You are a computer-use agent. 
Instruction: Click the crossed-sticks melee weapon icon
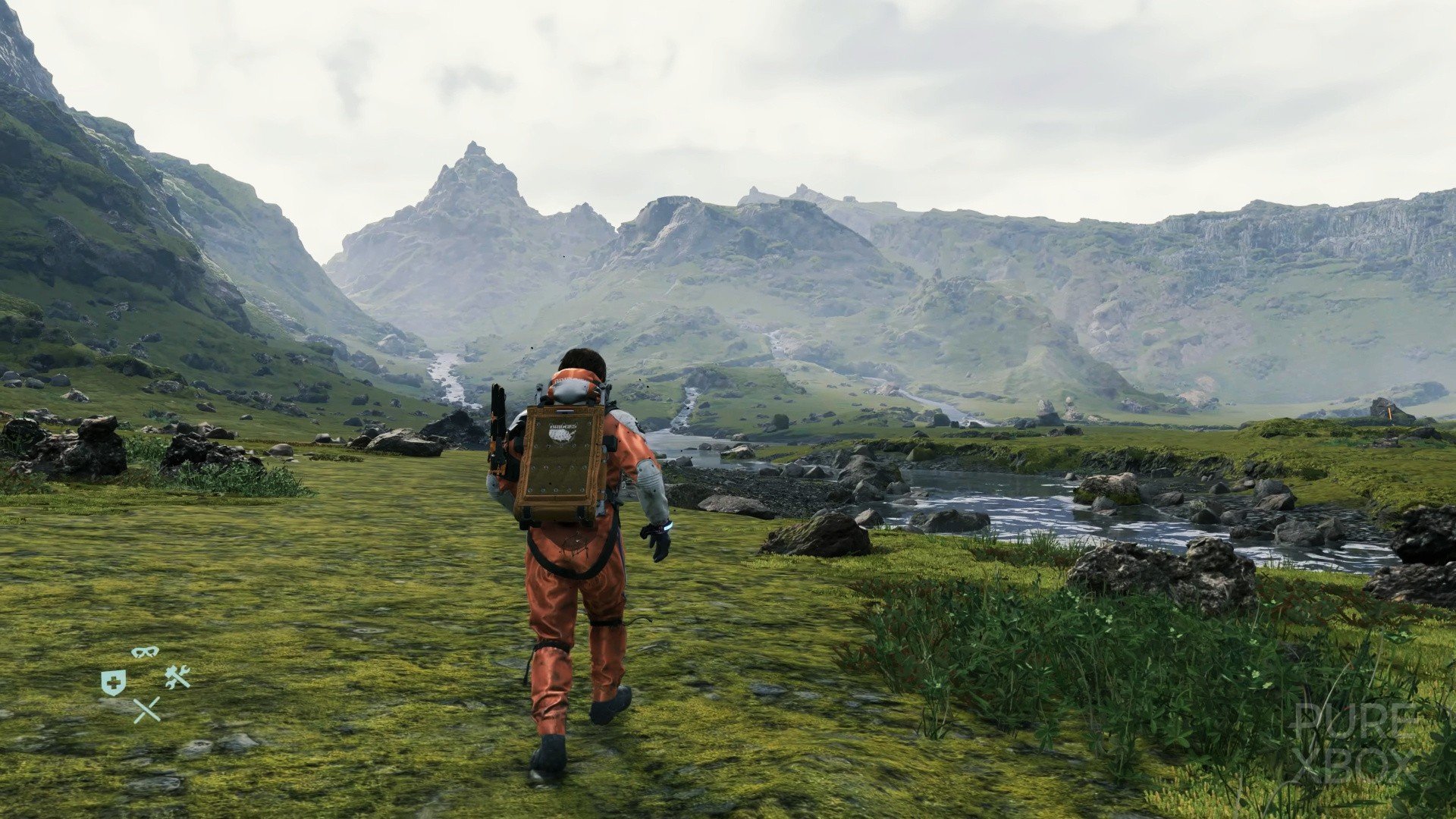(146, 709)
